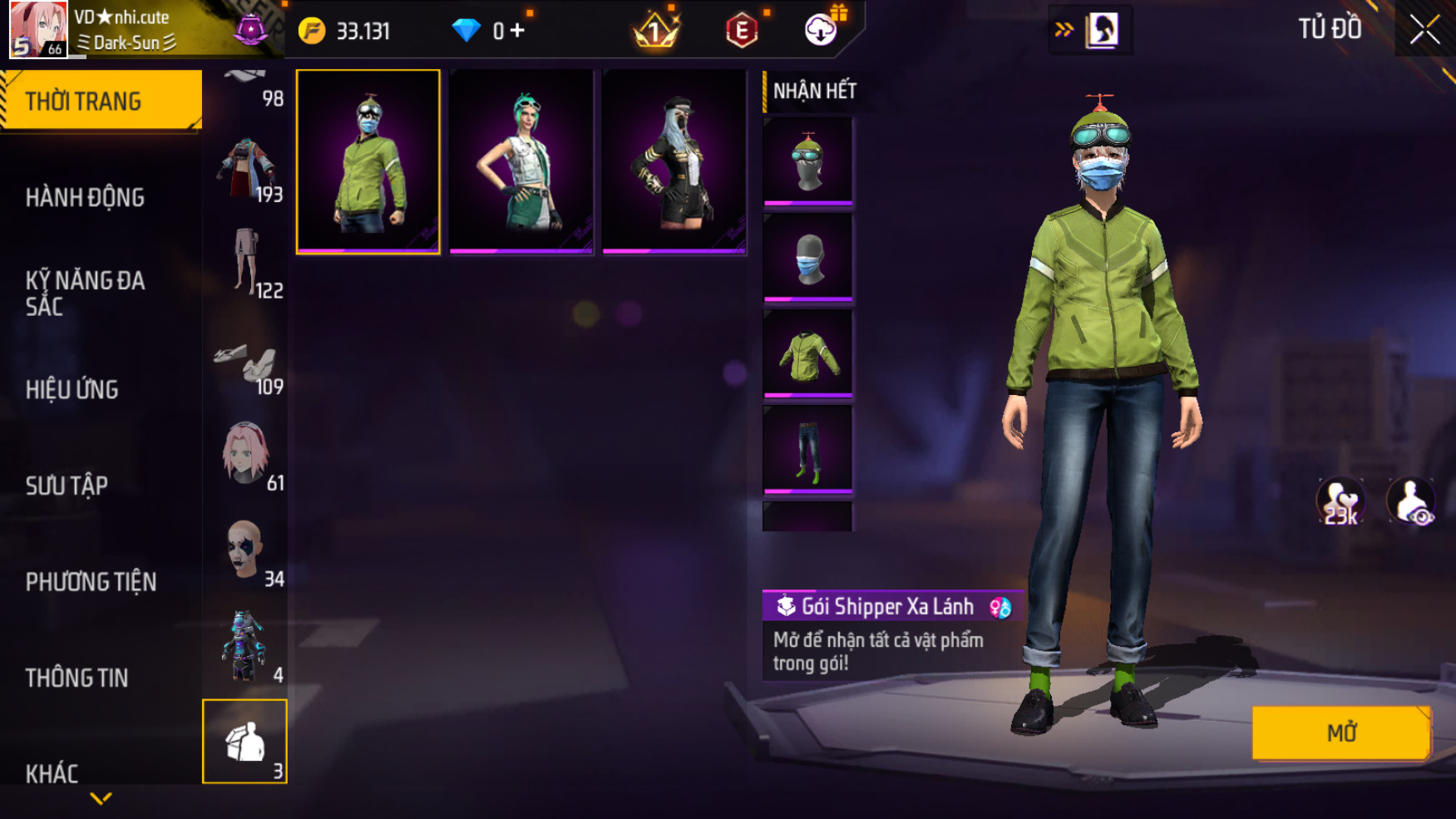The height and width of the screenshot is (819, 1456).
Task: Go to the HIỆU ỨNG section
Action: tap(72, 389)
